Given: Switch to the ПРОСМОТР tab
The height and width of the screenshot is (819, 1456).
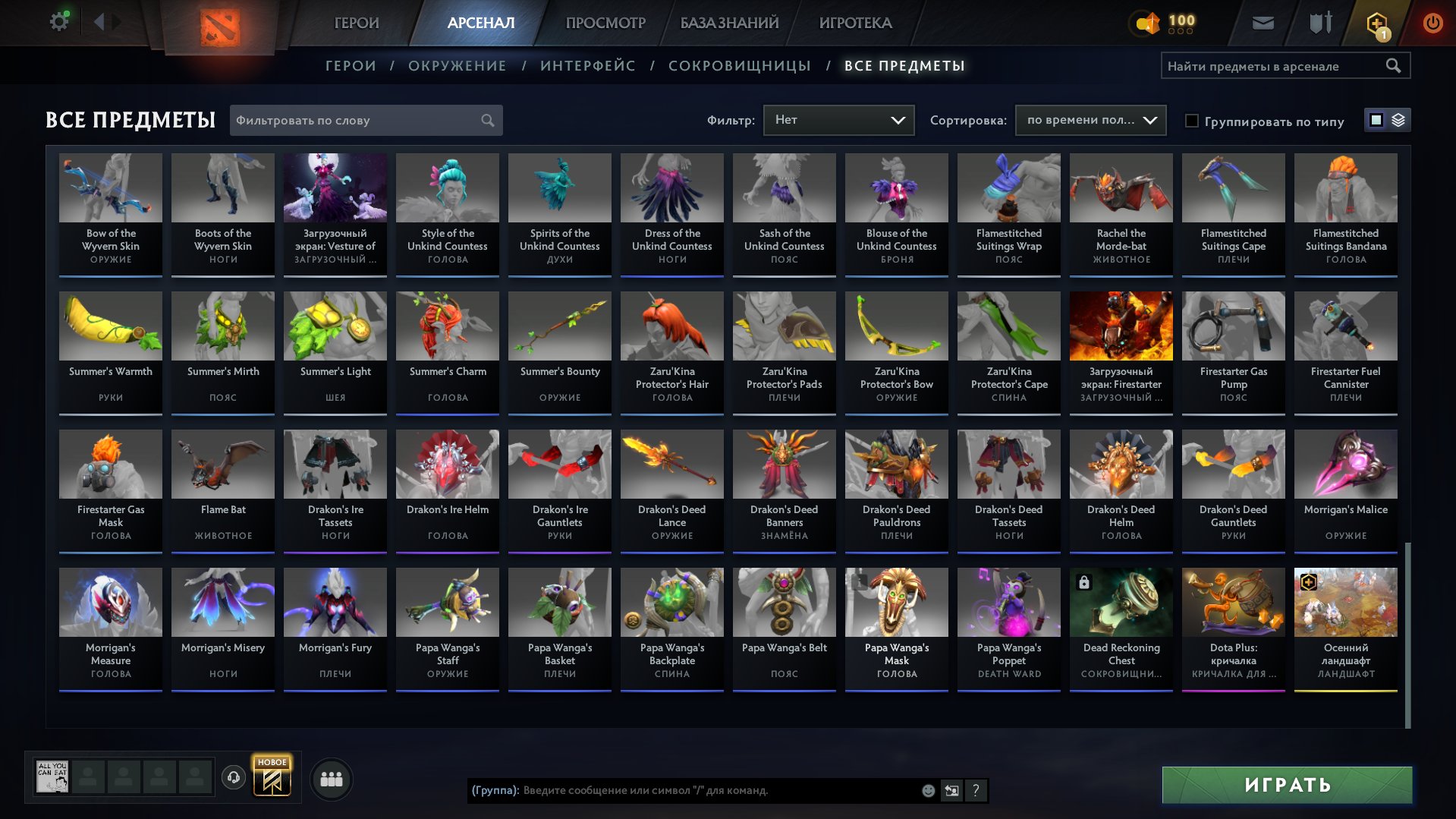Looking at the screenshot, I should [x=605, y=23].
